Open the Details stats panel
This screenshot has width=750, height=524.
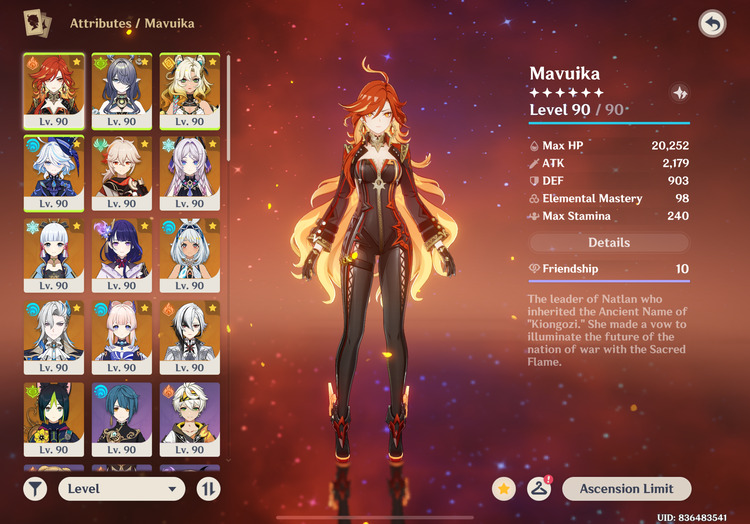609,242
